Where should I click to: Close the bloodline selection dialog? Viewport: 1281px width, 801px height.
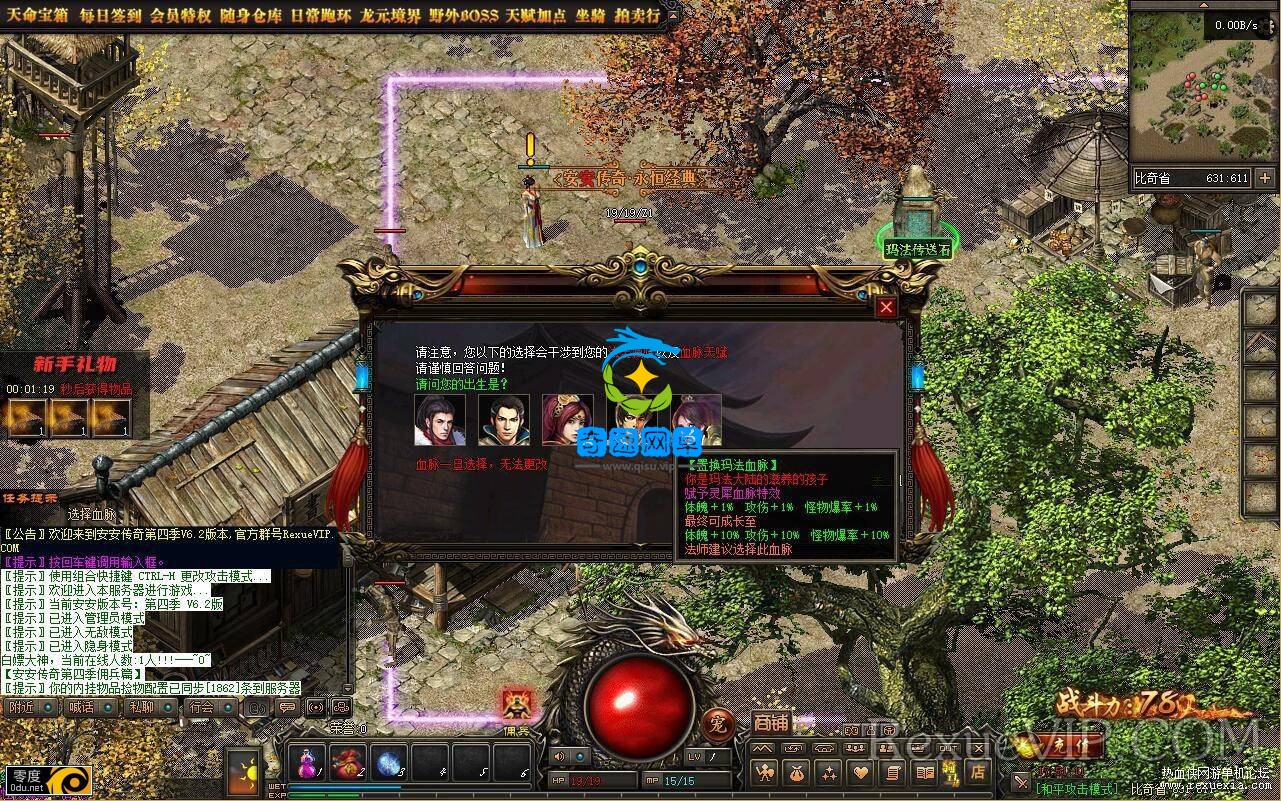[x=886, y=307]
